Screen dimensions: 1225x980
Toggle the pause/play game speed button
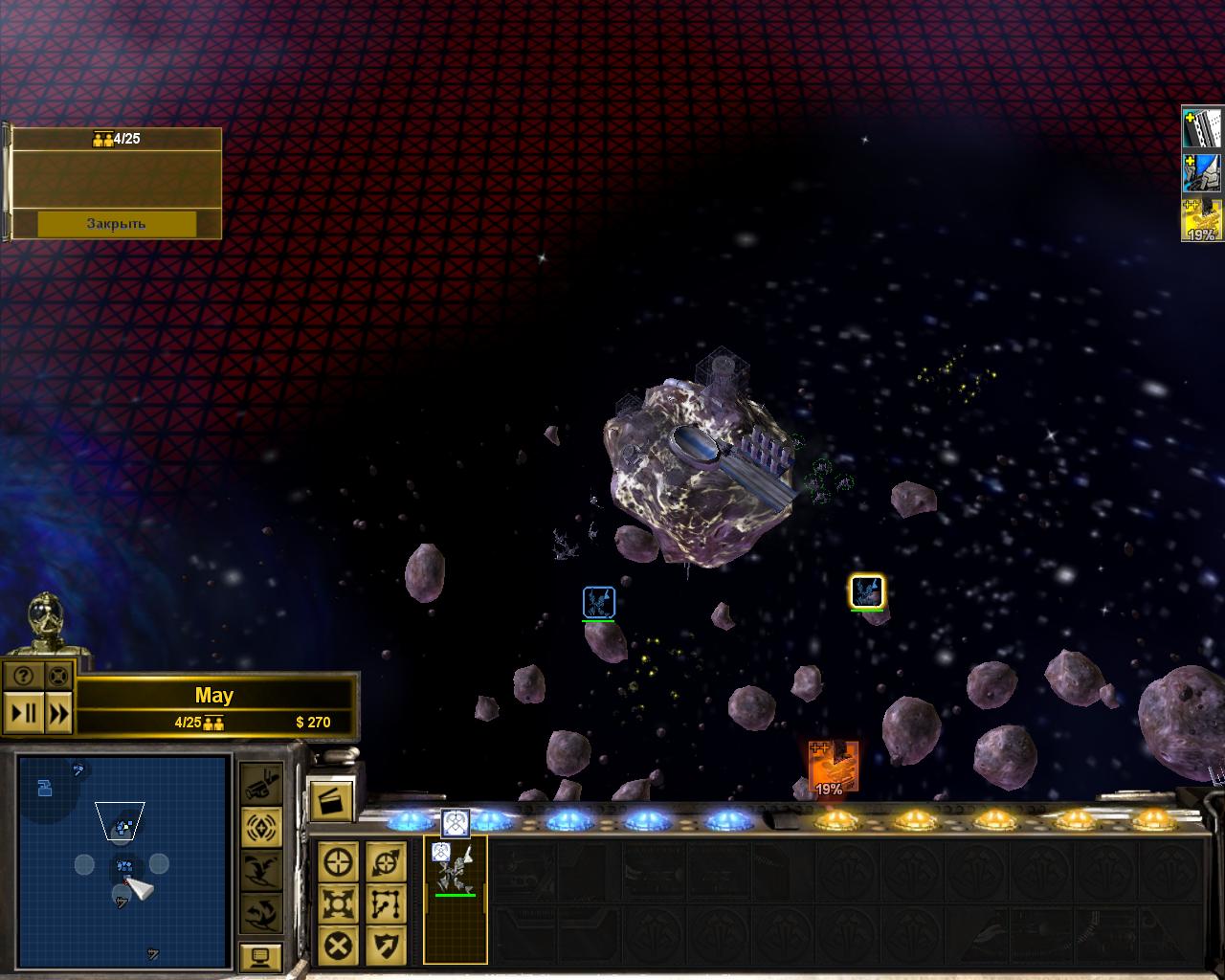tap(24, 713)
